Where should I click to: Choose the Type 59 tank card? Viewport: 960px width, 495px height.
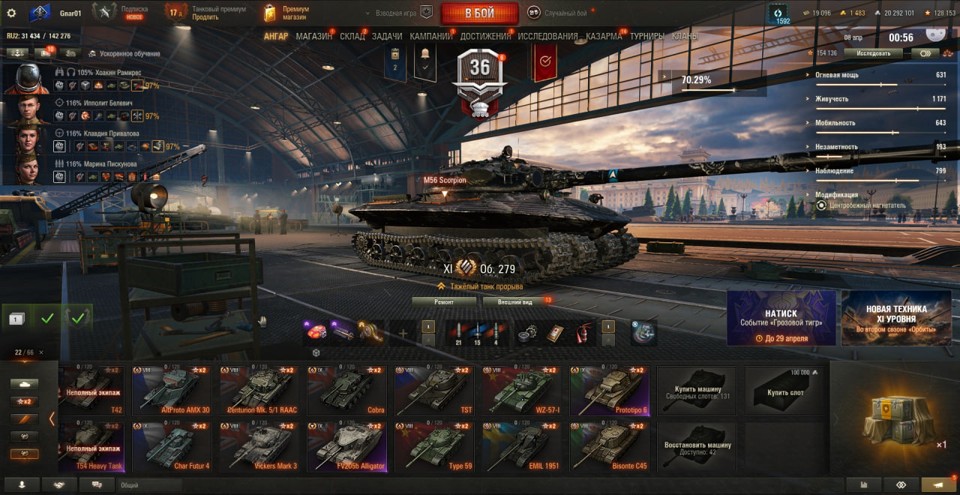coord(434,446)
